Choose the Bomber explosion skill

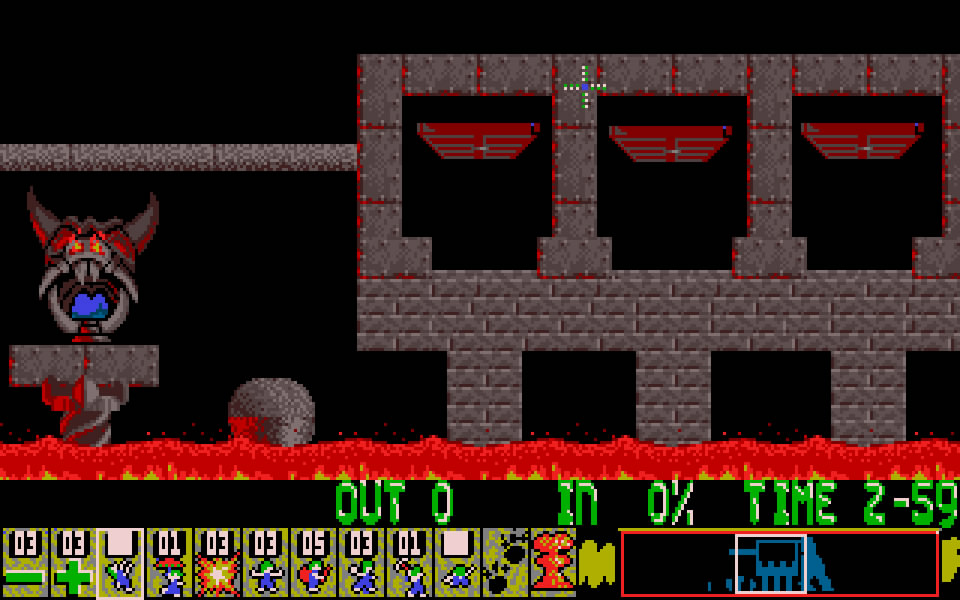tap(216, 563)
